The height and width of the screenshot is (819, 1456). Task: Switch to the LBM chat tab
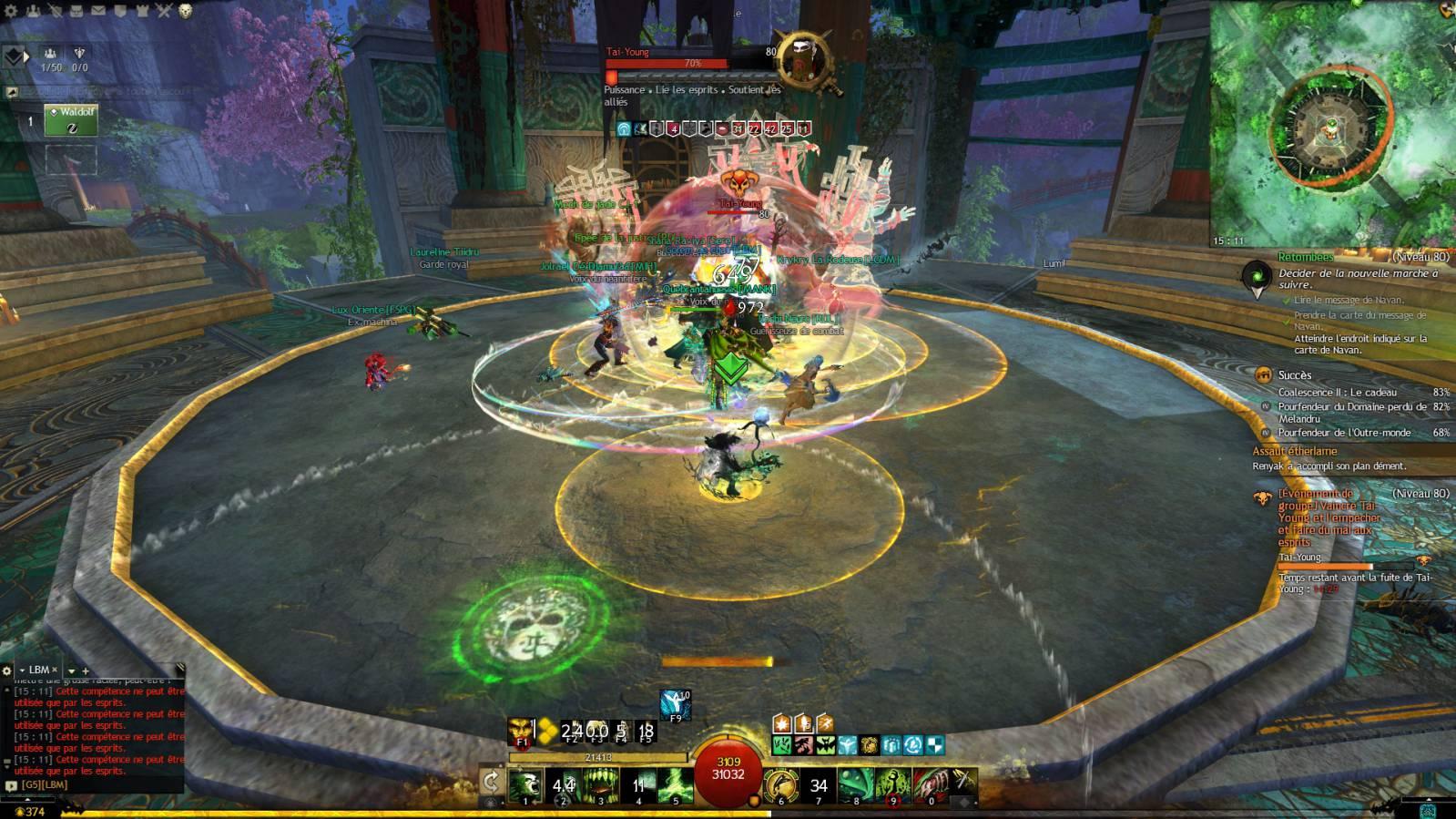click(38, 670)
